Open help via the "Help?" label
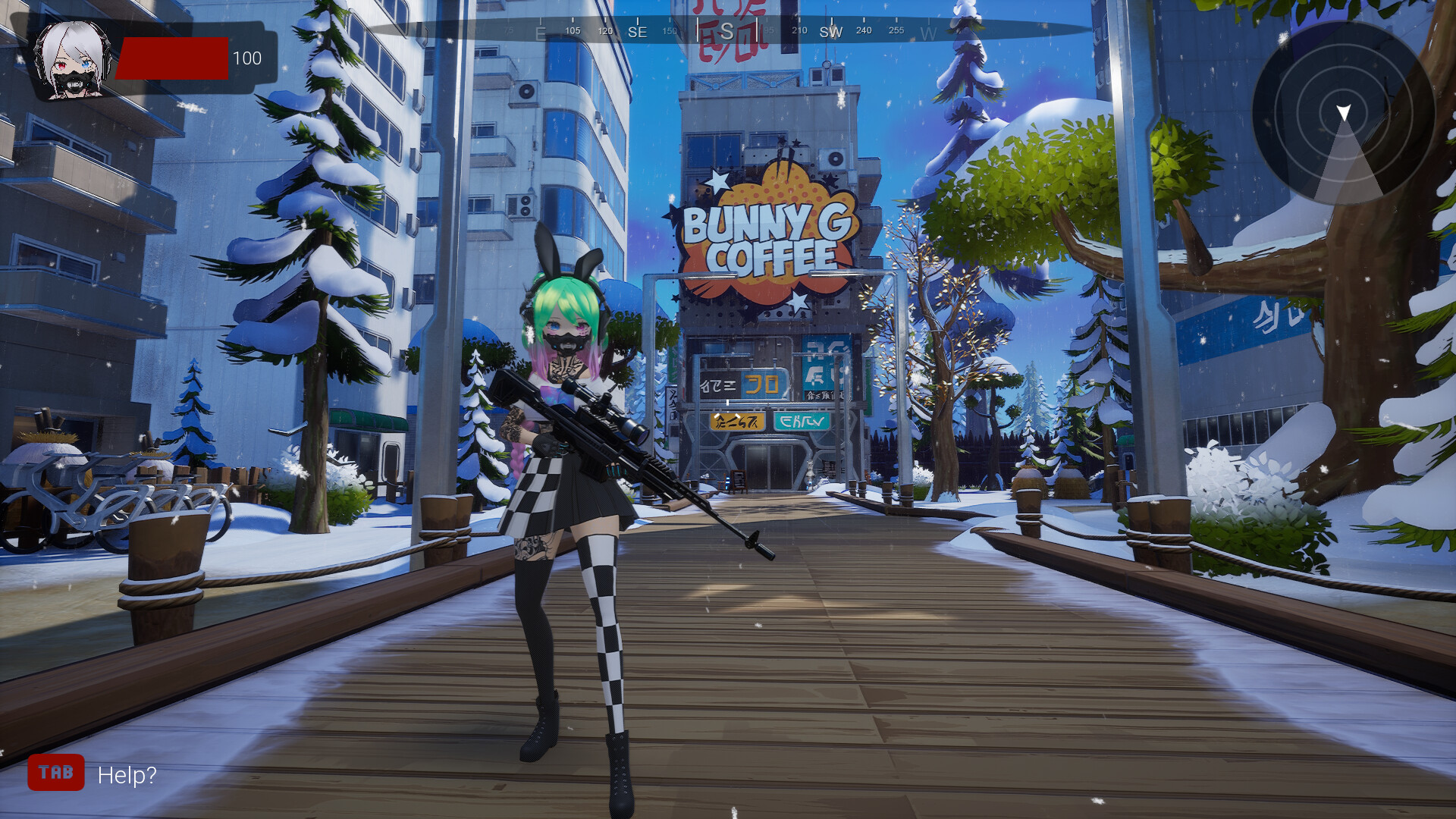The height and width of the screenshot is (819, 1456). click(126, 775)
